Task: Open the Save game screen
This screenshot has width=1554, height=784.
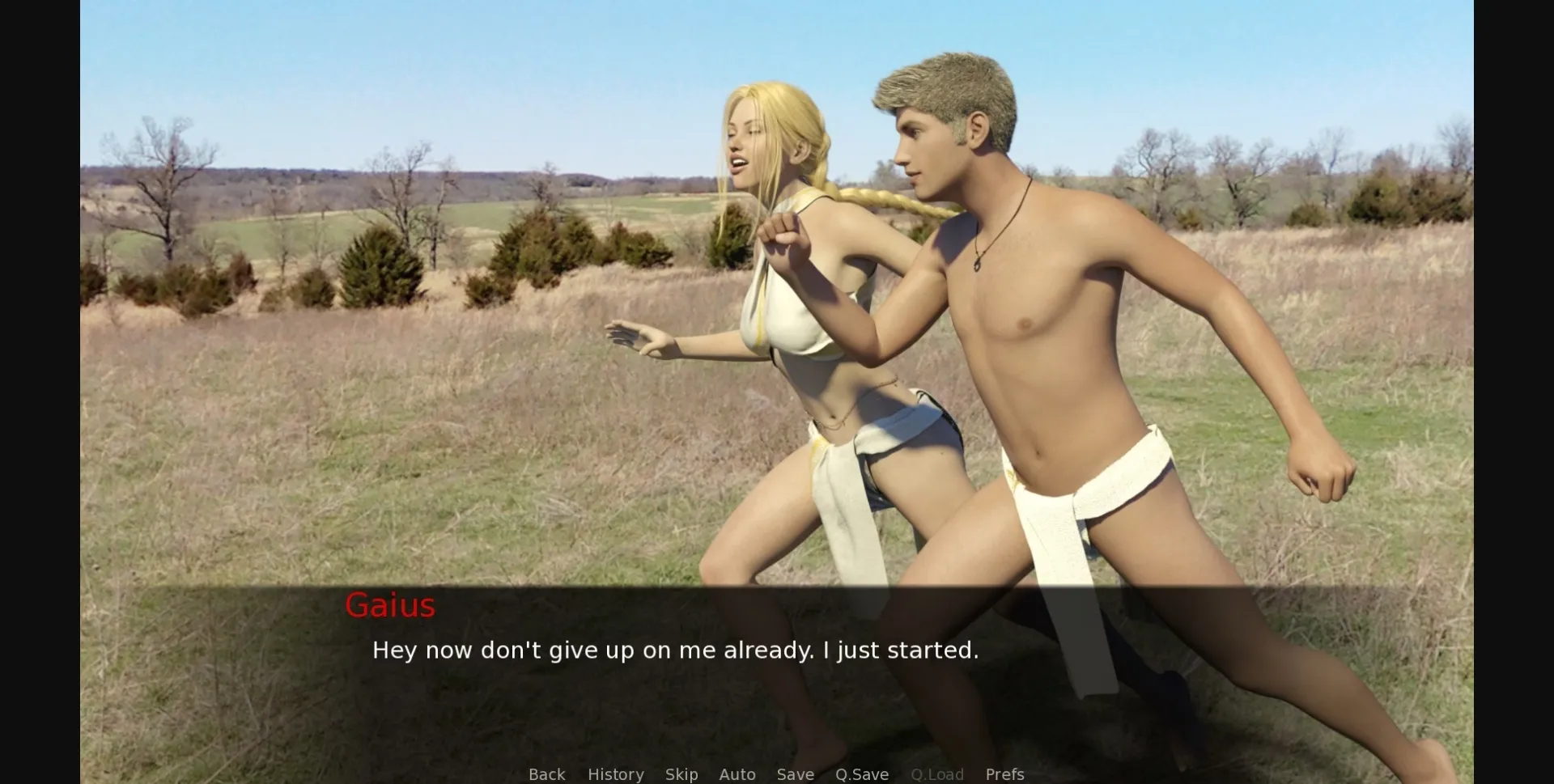Action: 795,774
